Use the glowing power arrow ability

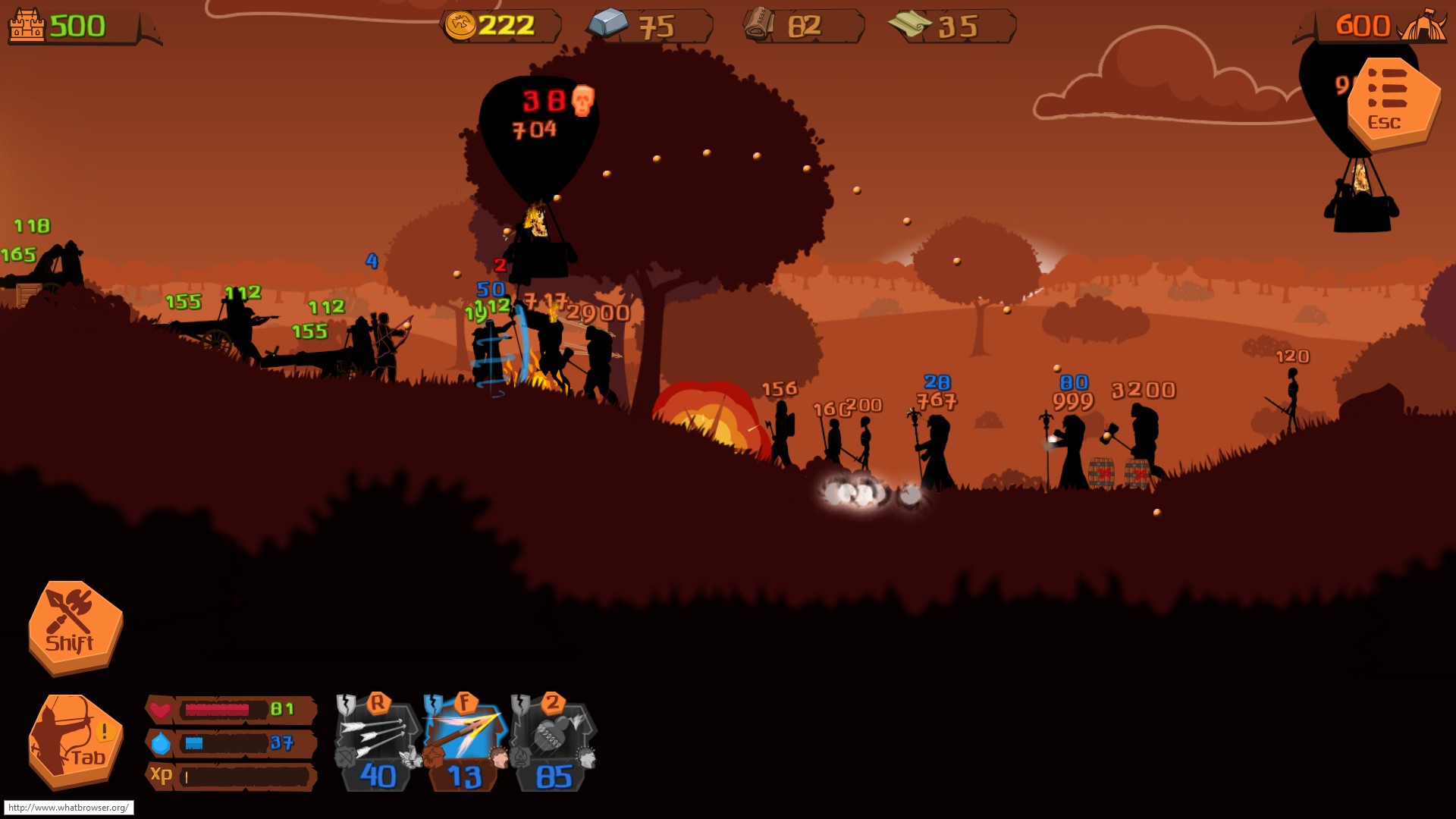pos(466,741)
